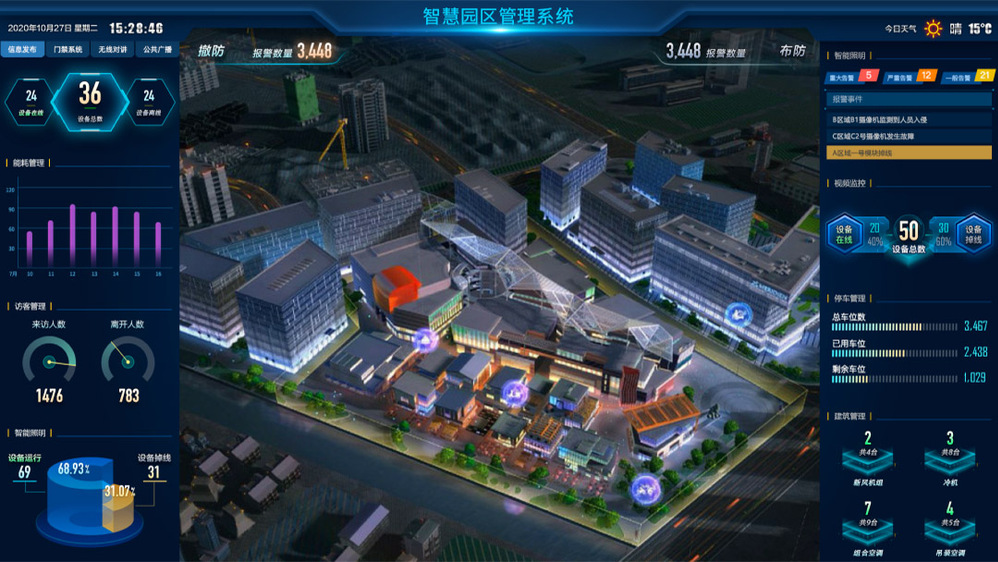
Task: Click the 设备在线 hexagon under 视频监控
Action: (x=843, y=233)
